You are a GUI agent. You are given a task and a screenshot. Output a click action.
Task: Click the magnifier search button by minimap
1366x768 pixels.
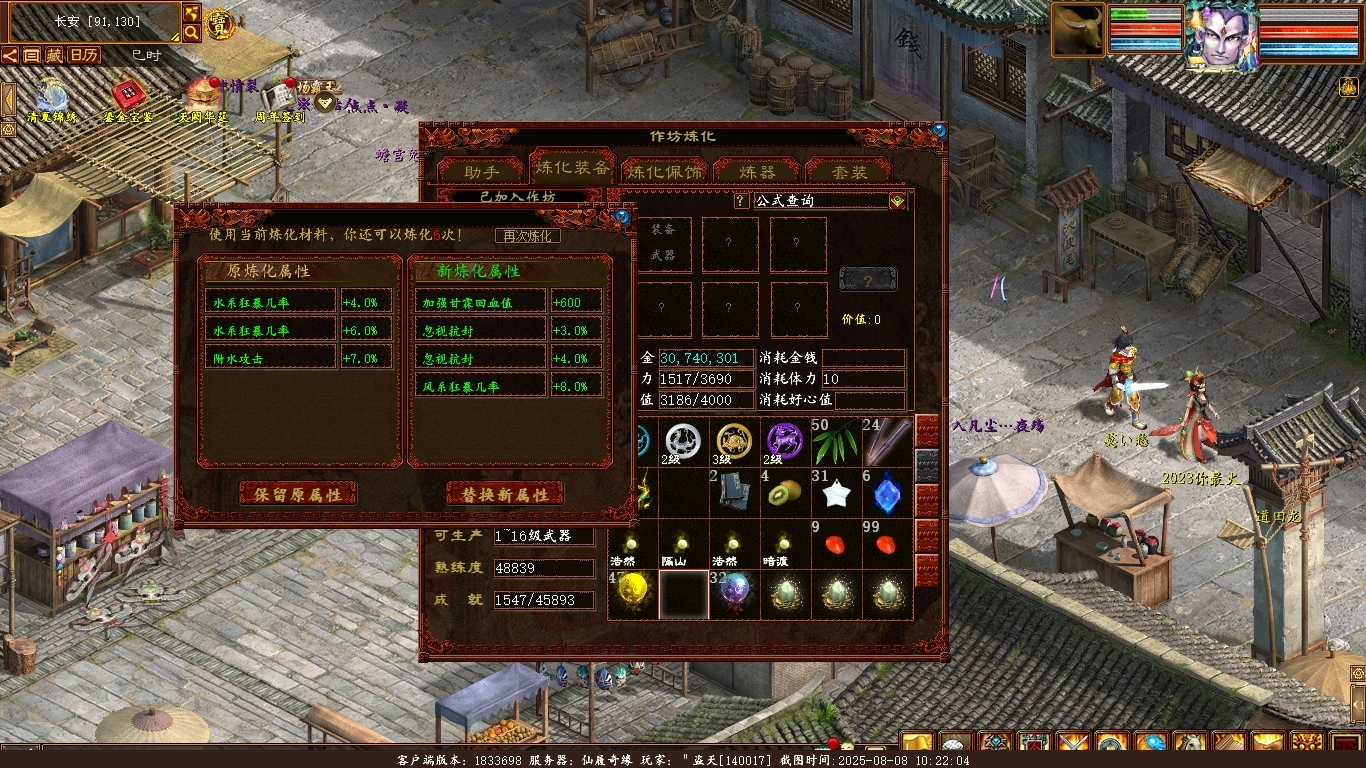191,32
